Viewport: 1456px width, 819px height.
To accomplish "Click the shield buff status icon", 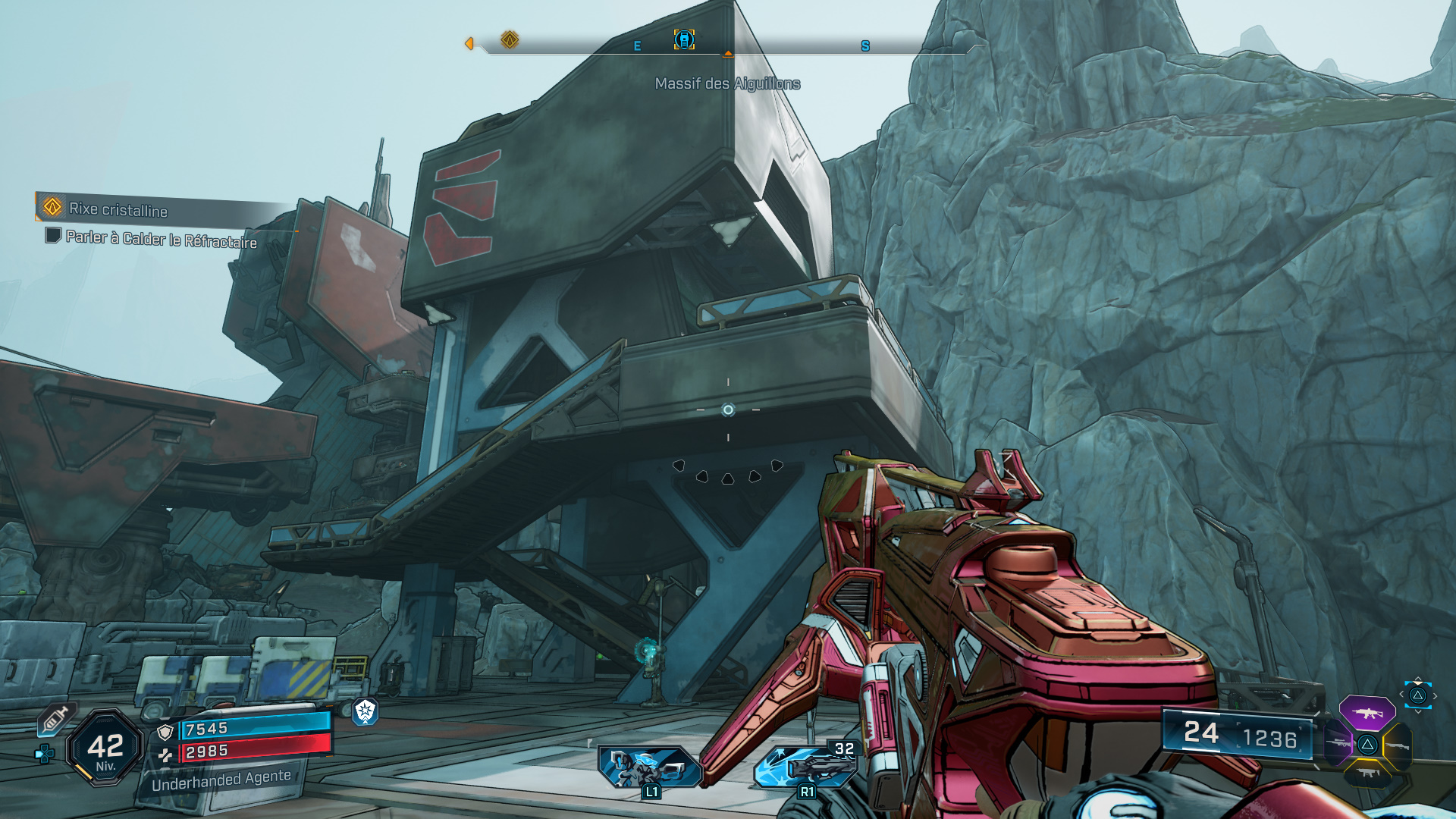I will coord(366,711).
